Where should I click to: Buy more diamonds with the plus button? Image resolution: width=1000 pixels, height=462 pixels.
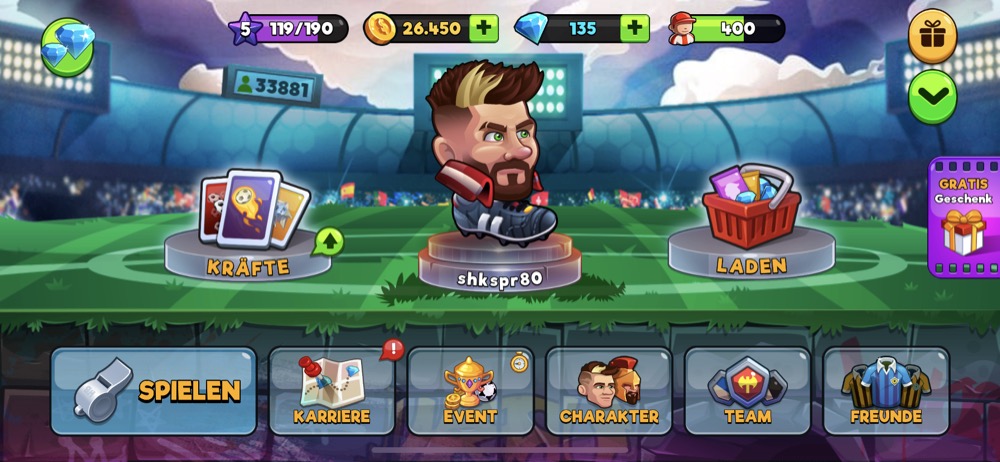(634, 28)
